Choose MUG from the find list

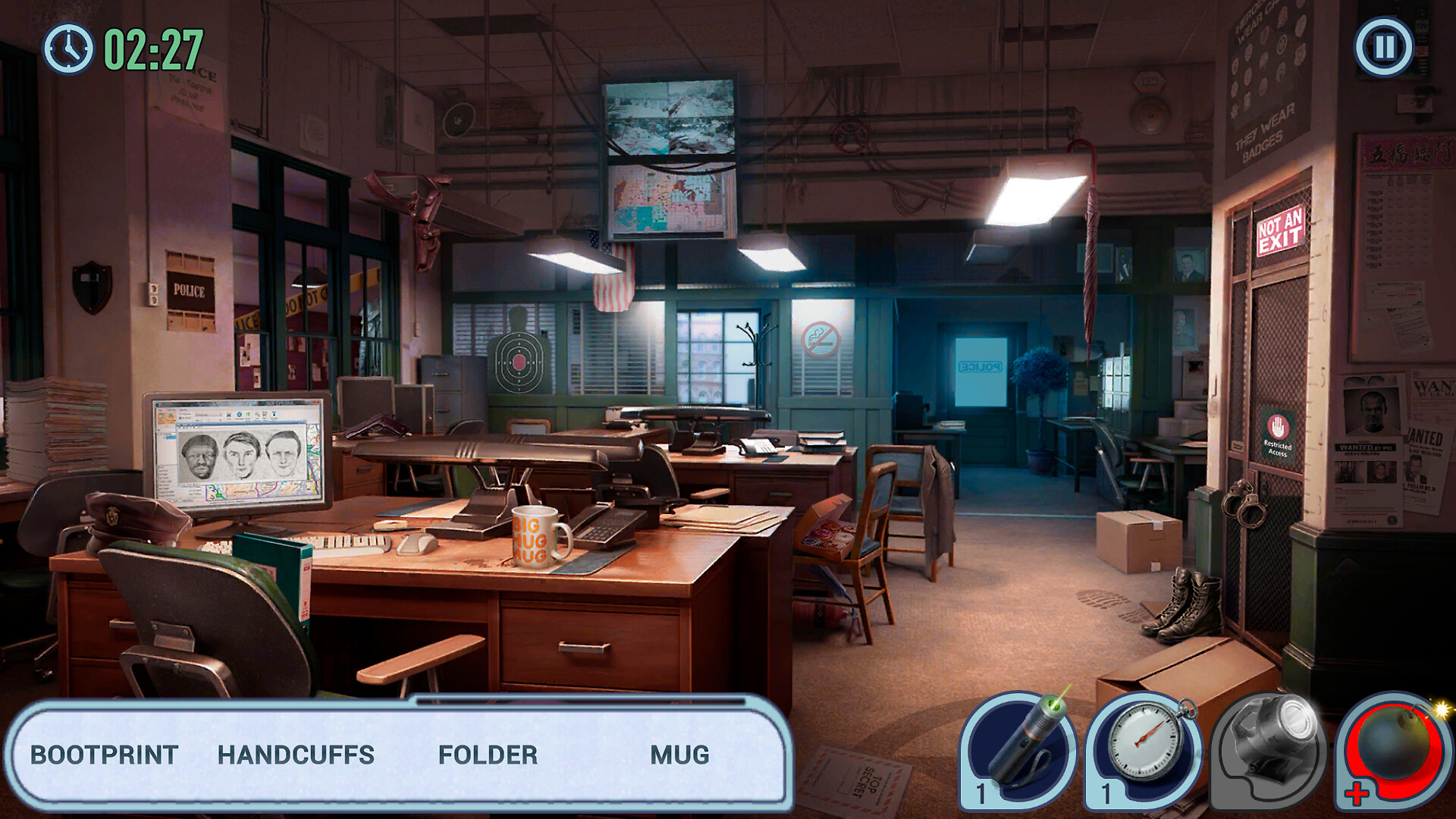click(679, 755)
